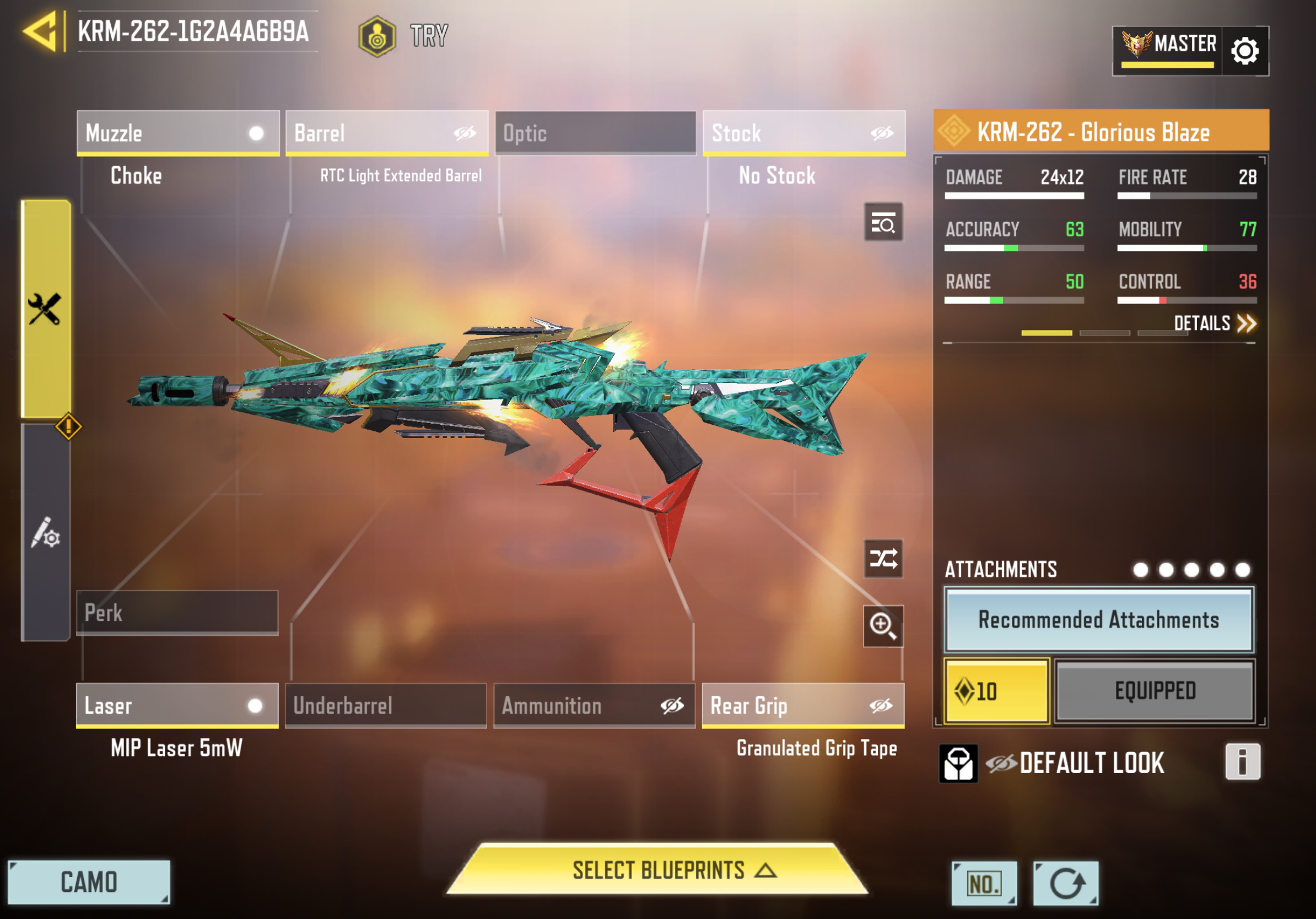Open the TRY badge icon

click(x=377, y=36)
